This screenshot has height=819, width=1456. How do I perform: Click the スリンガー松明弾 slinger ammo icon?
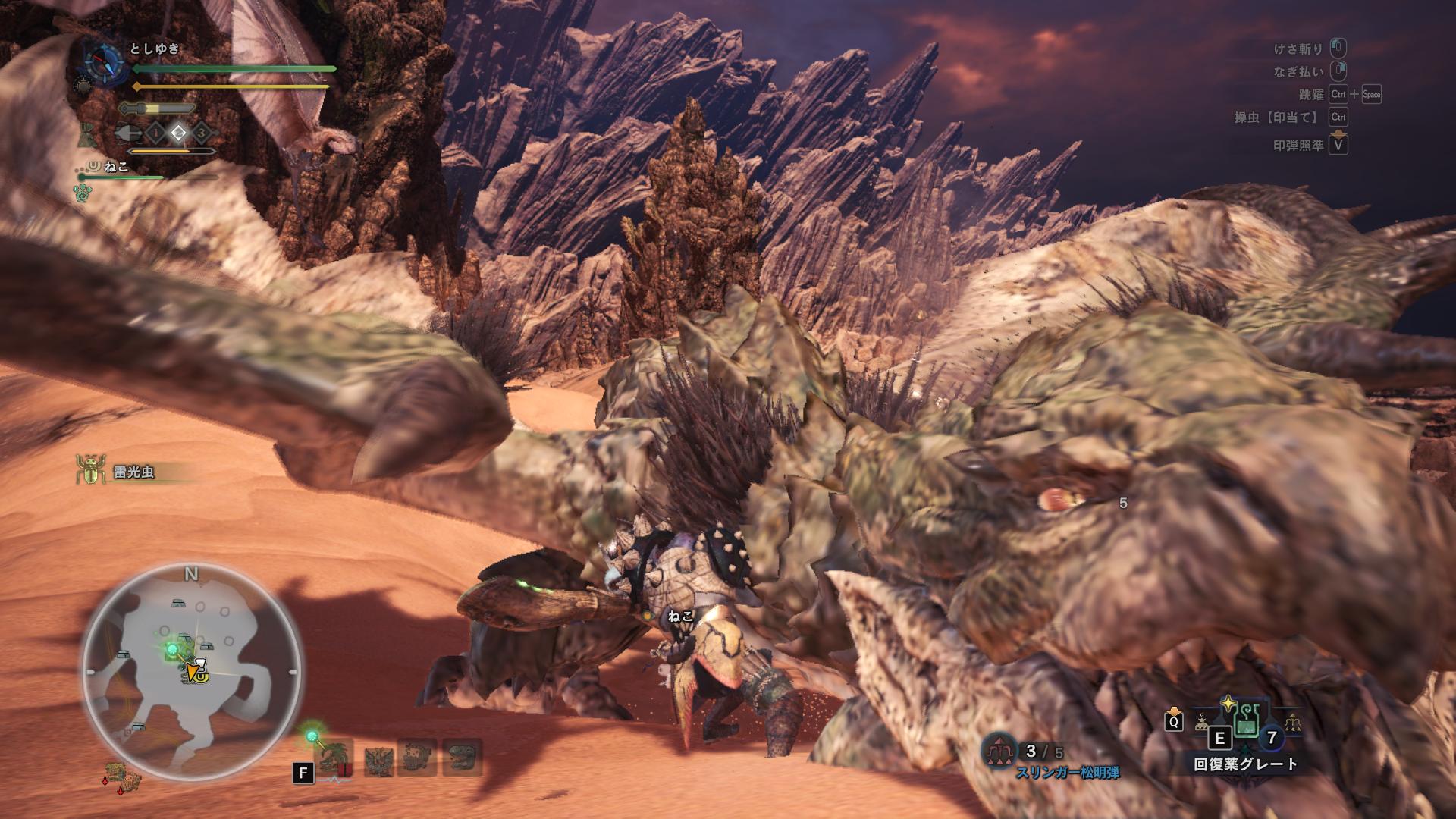[x=1001, y=751]
